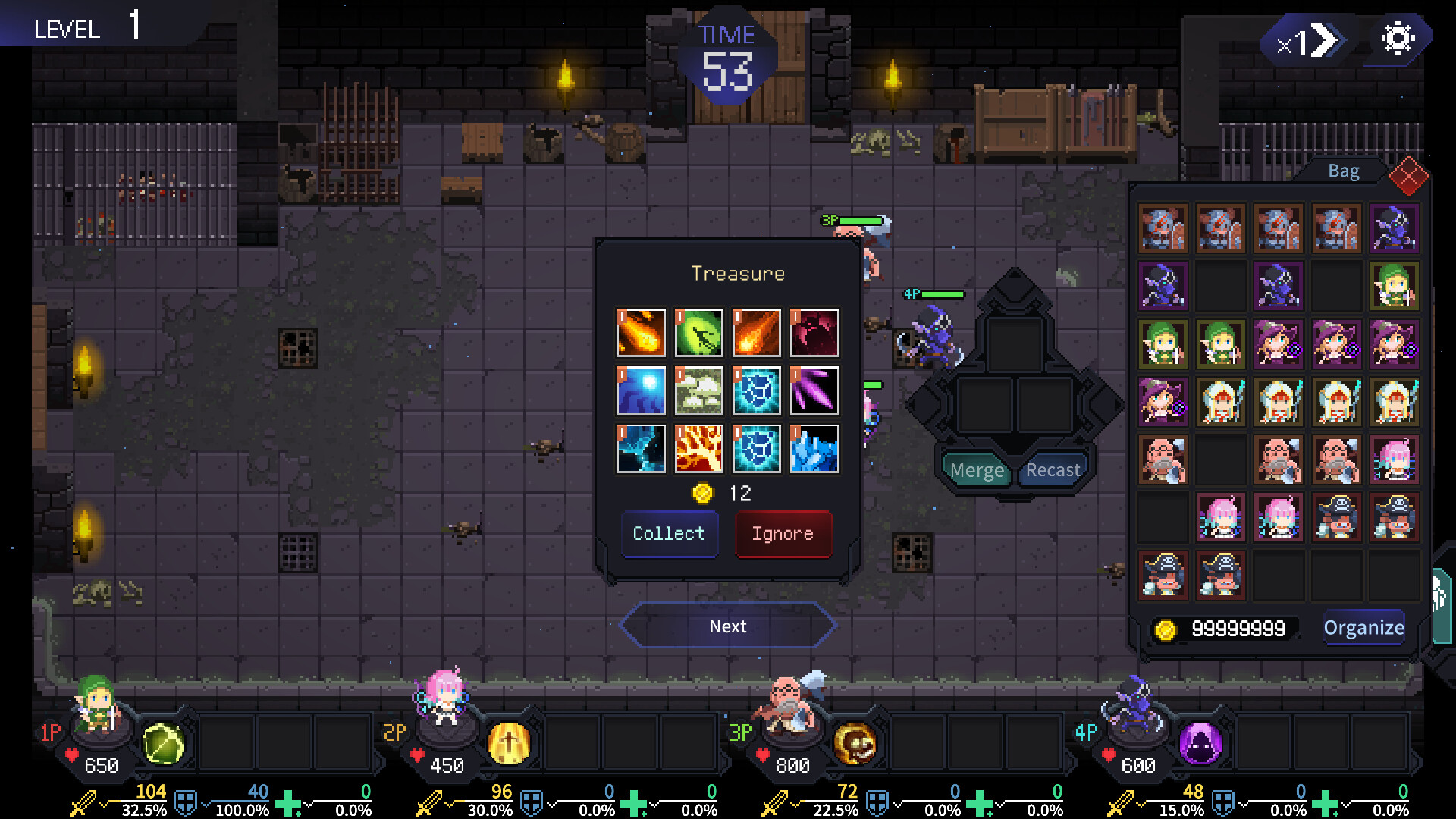Open the settings gear menu
The image size is (1456, 819).
click(x=1399, y=36)
